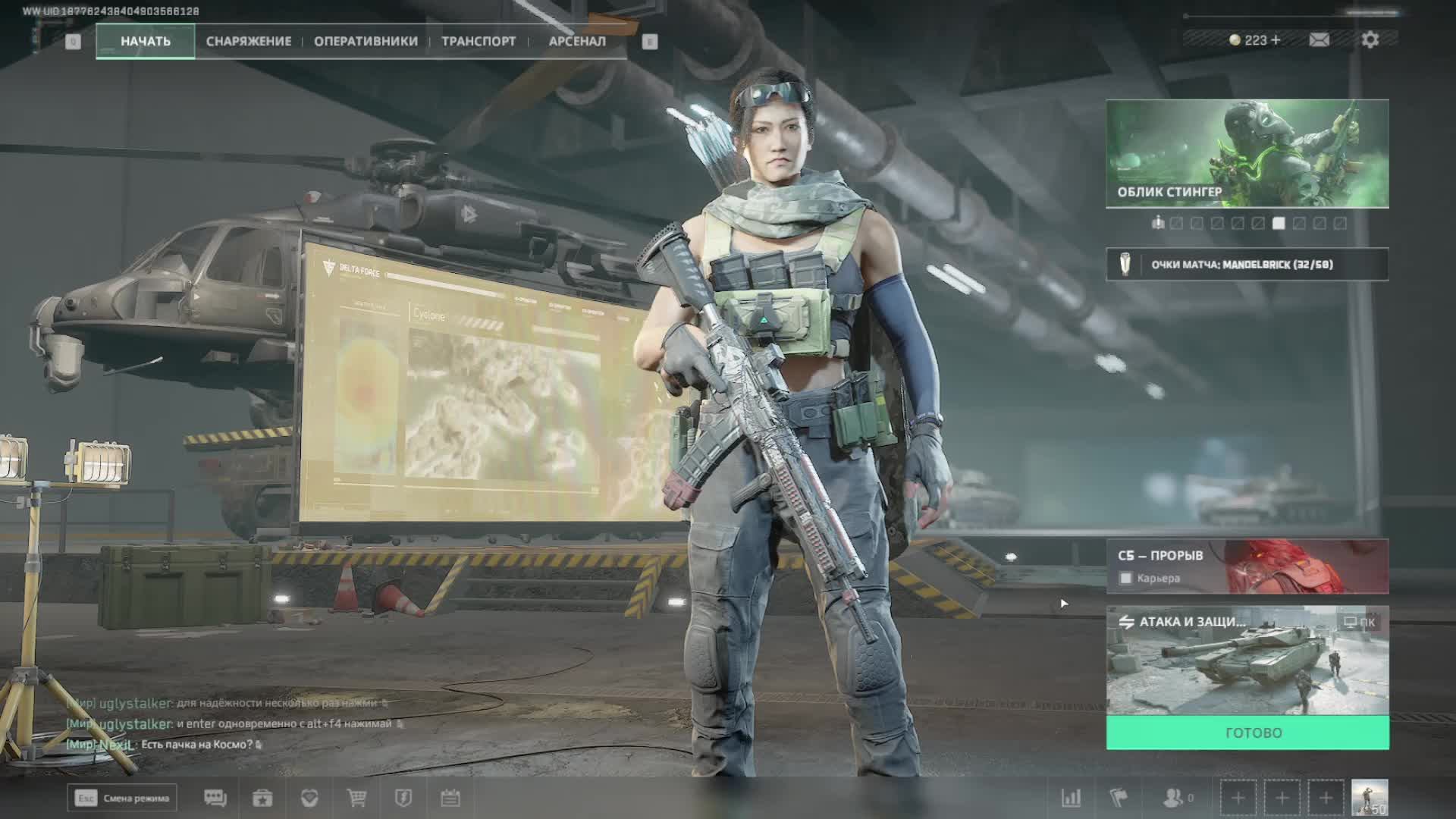View the Mandelbrick match points panel
This screenshot has width=1456, height=819.
(1247, 265)
